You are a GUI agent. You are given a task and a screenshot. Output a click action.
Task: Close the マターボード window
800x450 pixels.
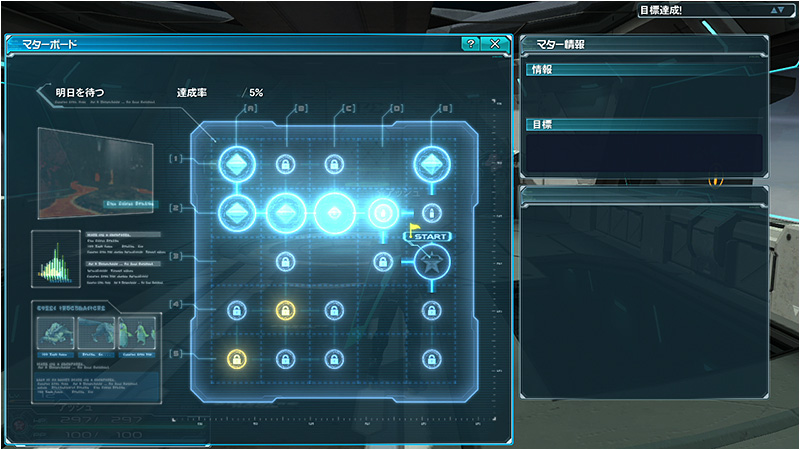pos(495,44)
